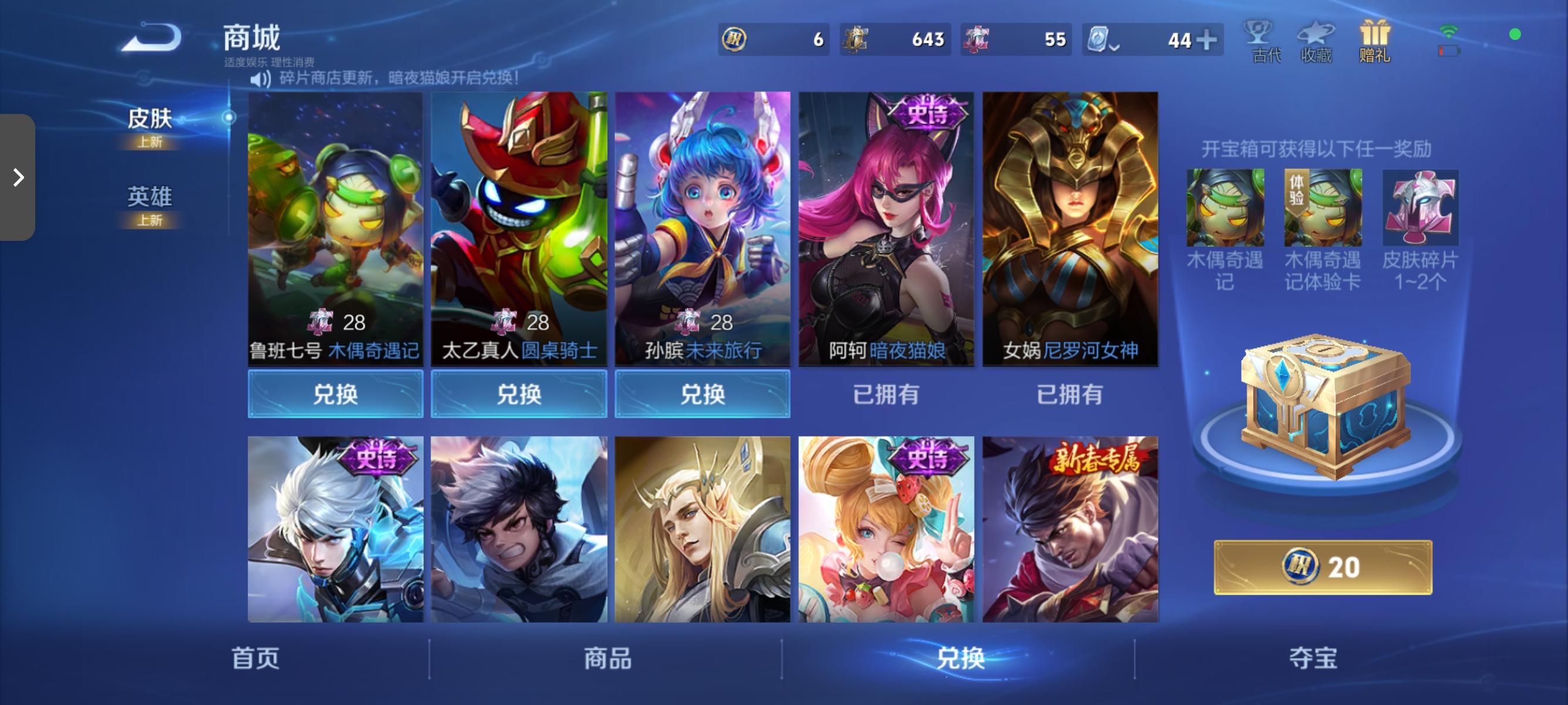Switch to the 英雄 sidebar tab
The width and height of the screenshot is (1568, 705).
(150, 197)
